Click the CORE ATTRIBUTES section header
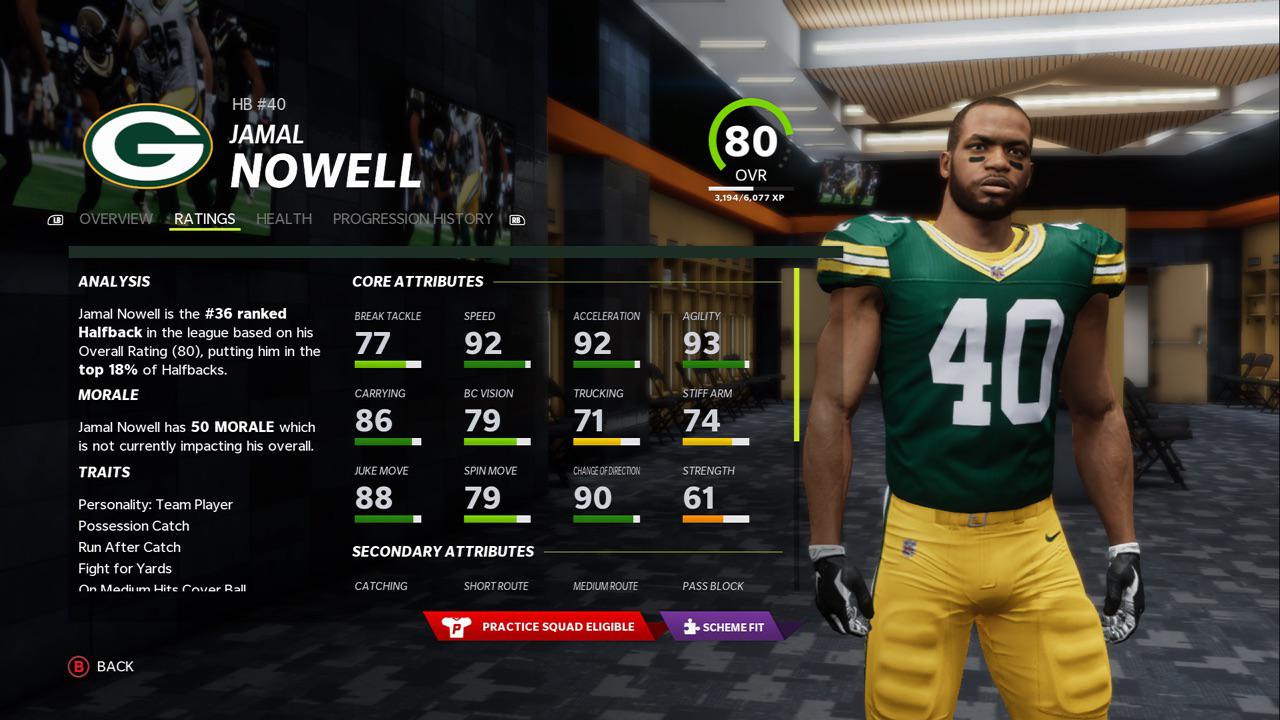This screenshot has width=1280, height=720. click(x=417, y=281)
